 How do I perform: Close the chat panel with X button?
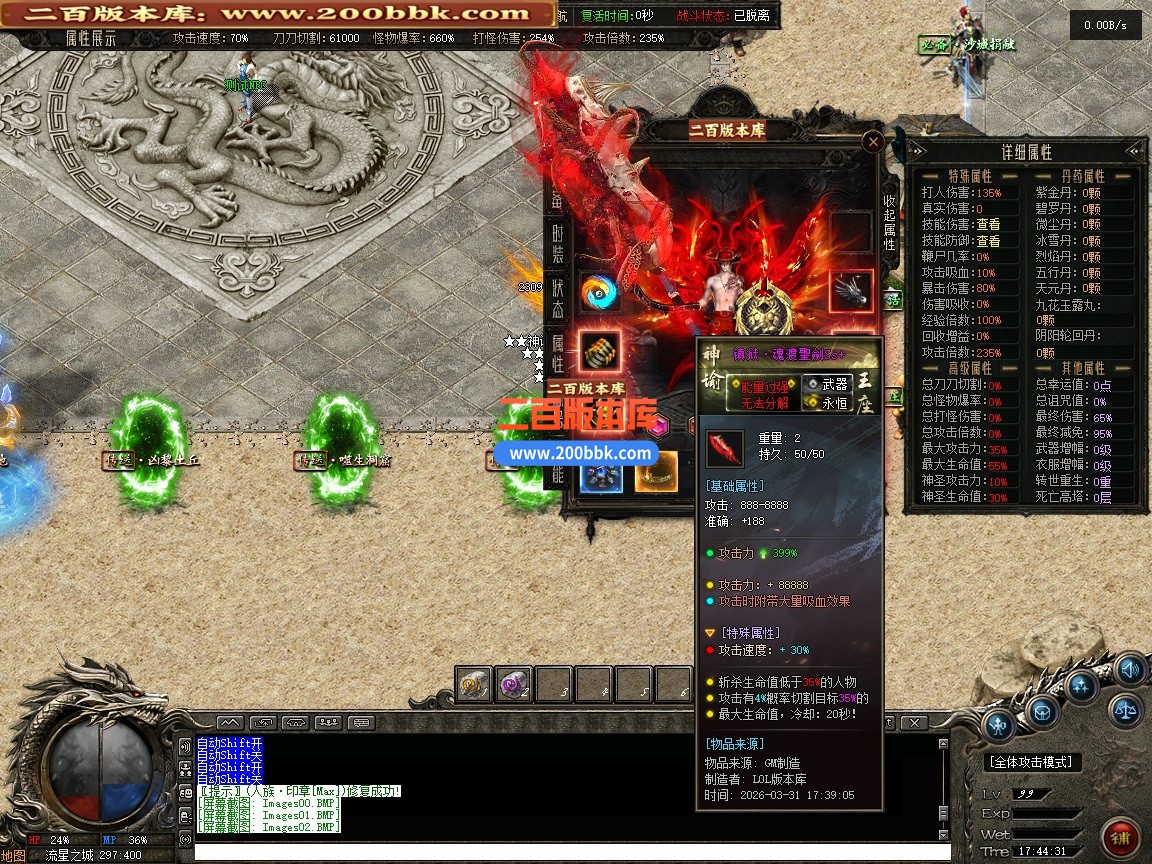point(913,722)
